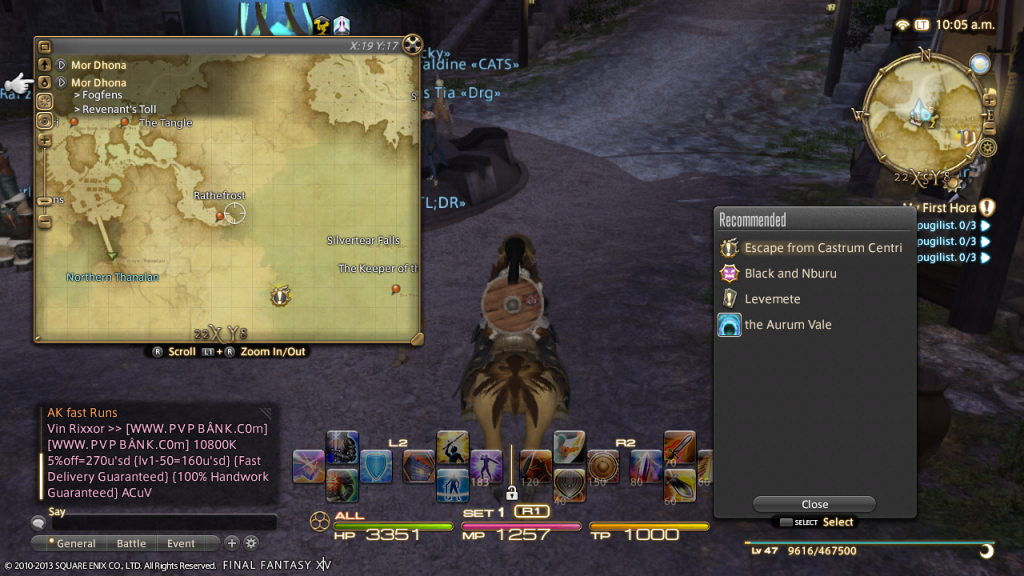Open the circular minimap
The image size is (1024, 576).
[921, 115]
